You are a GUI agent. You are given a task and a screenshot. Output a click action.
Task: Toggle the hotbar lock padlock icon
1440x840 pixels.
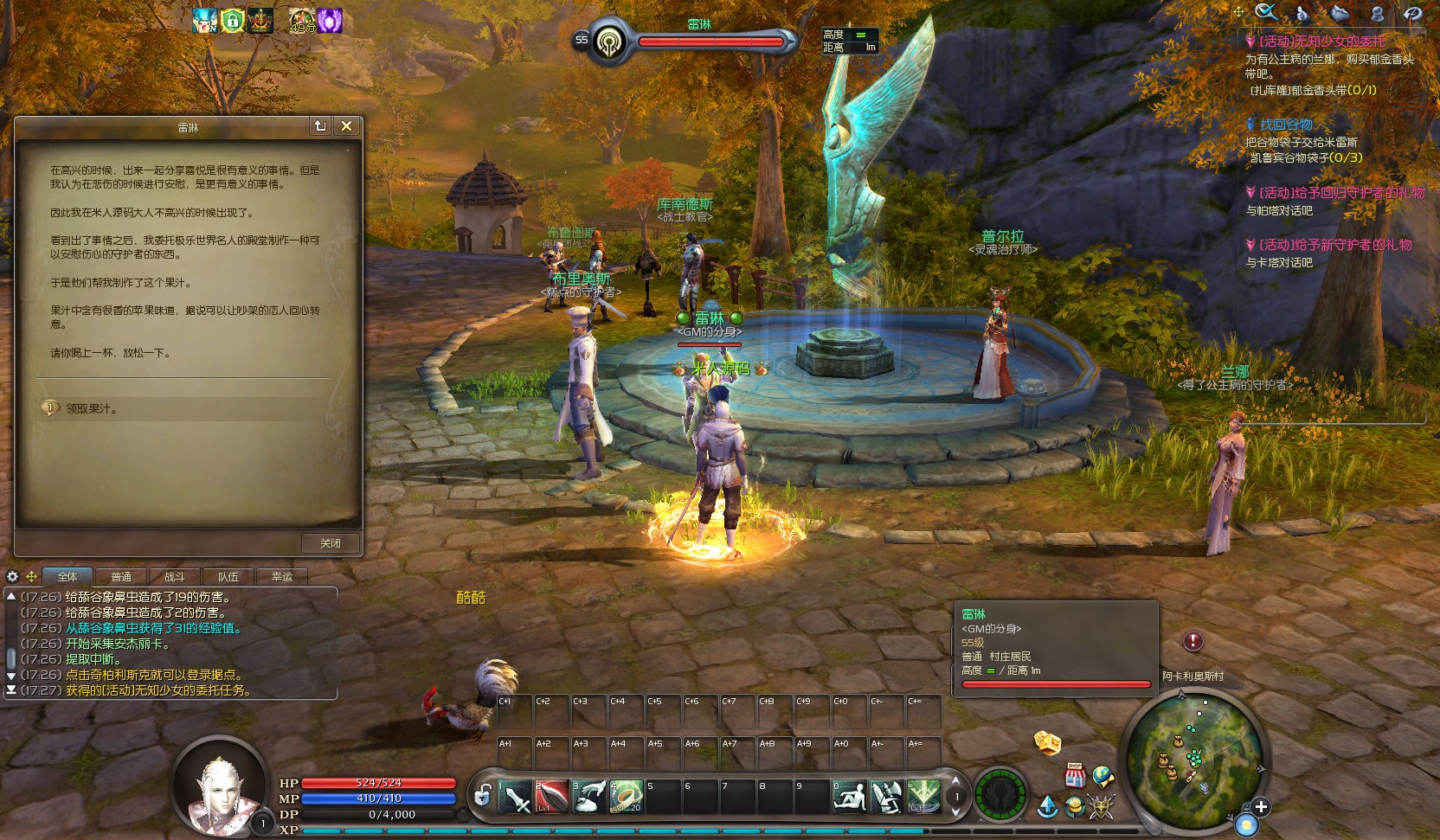pyautogui.click(x=483, y=795)
